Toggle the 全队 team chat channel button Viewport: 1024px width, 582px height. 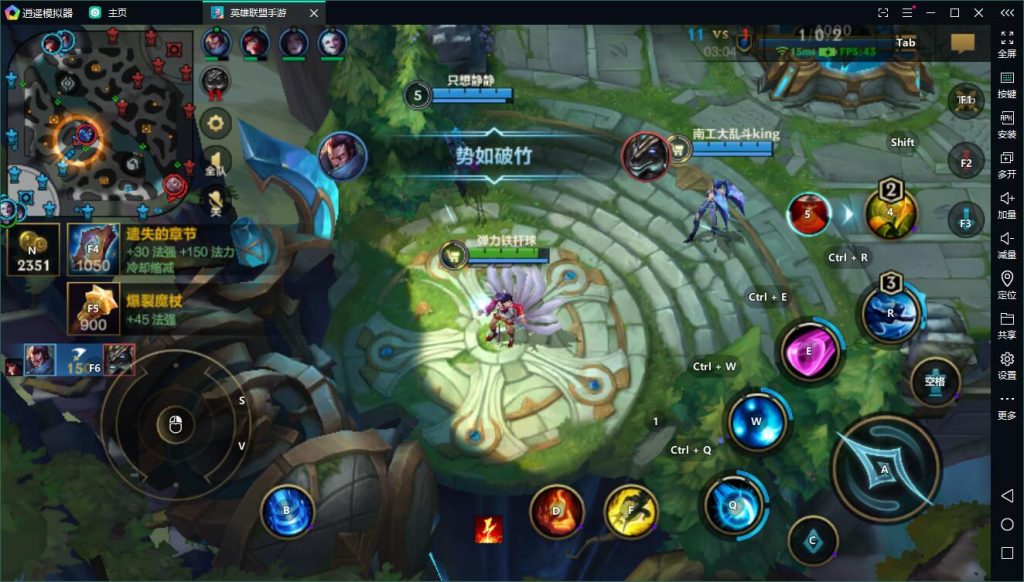tap(215, 163)
